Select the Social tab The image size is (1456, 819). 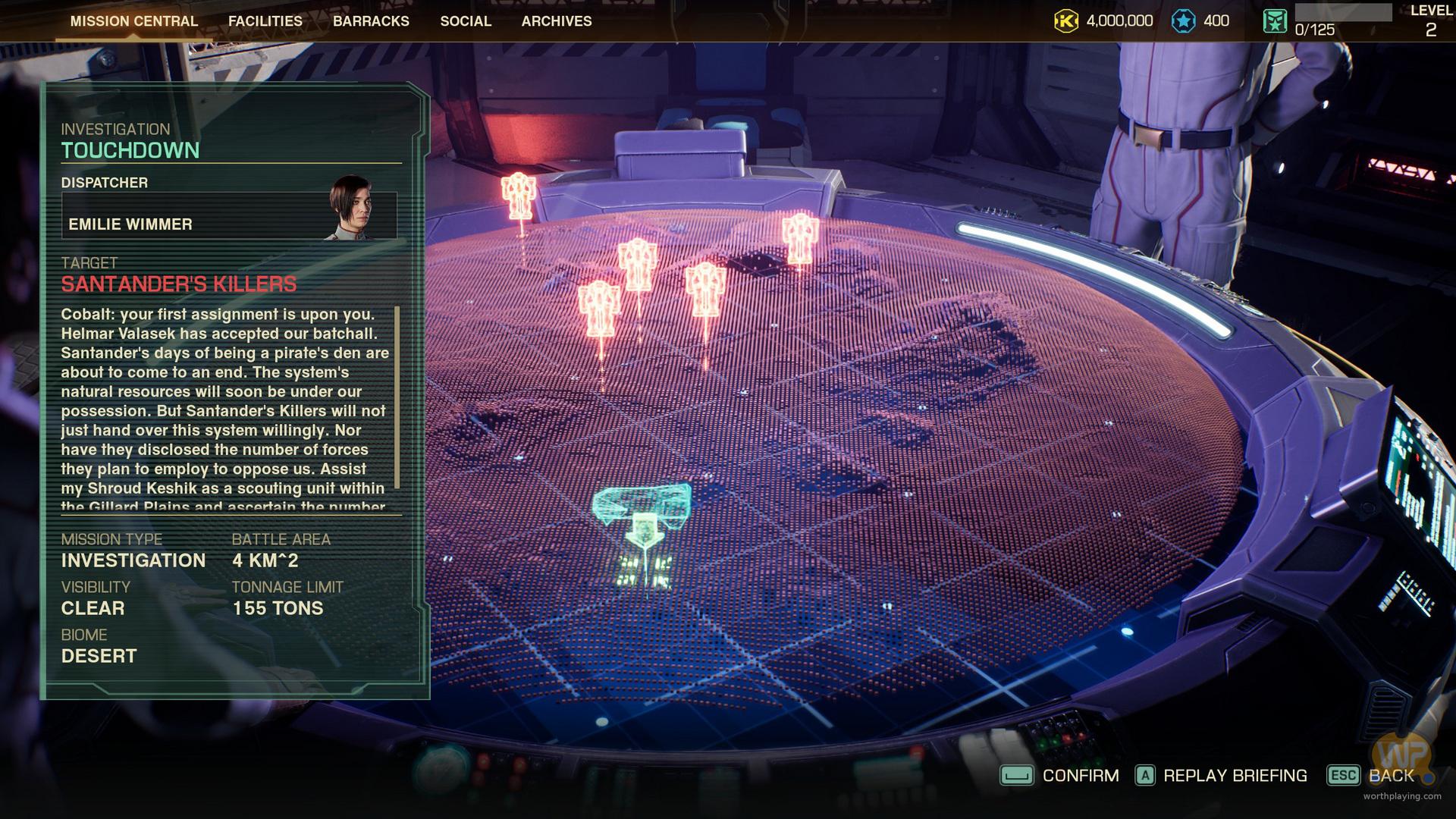point(466,21)
